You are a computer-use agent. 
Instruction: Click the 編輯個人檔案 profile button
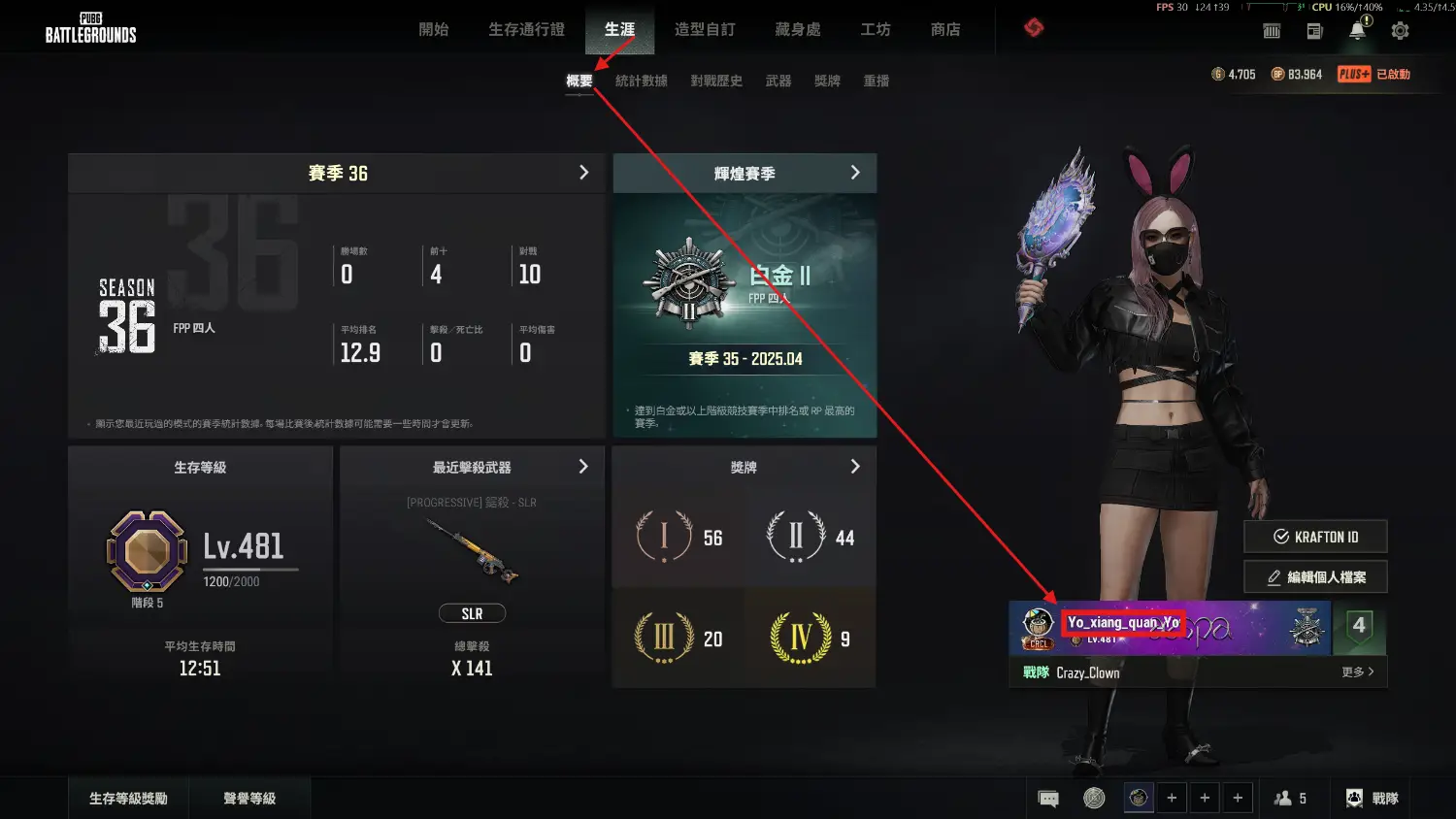pos(1315,576)
